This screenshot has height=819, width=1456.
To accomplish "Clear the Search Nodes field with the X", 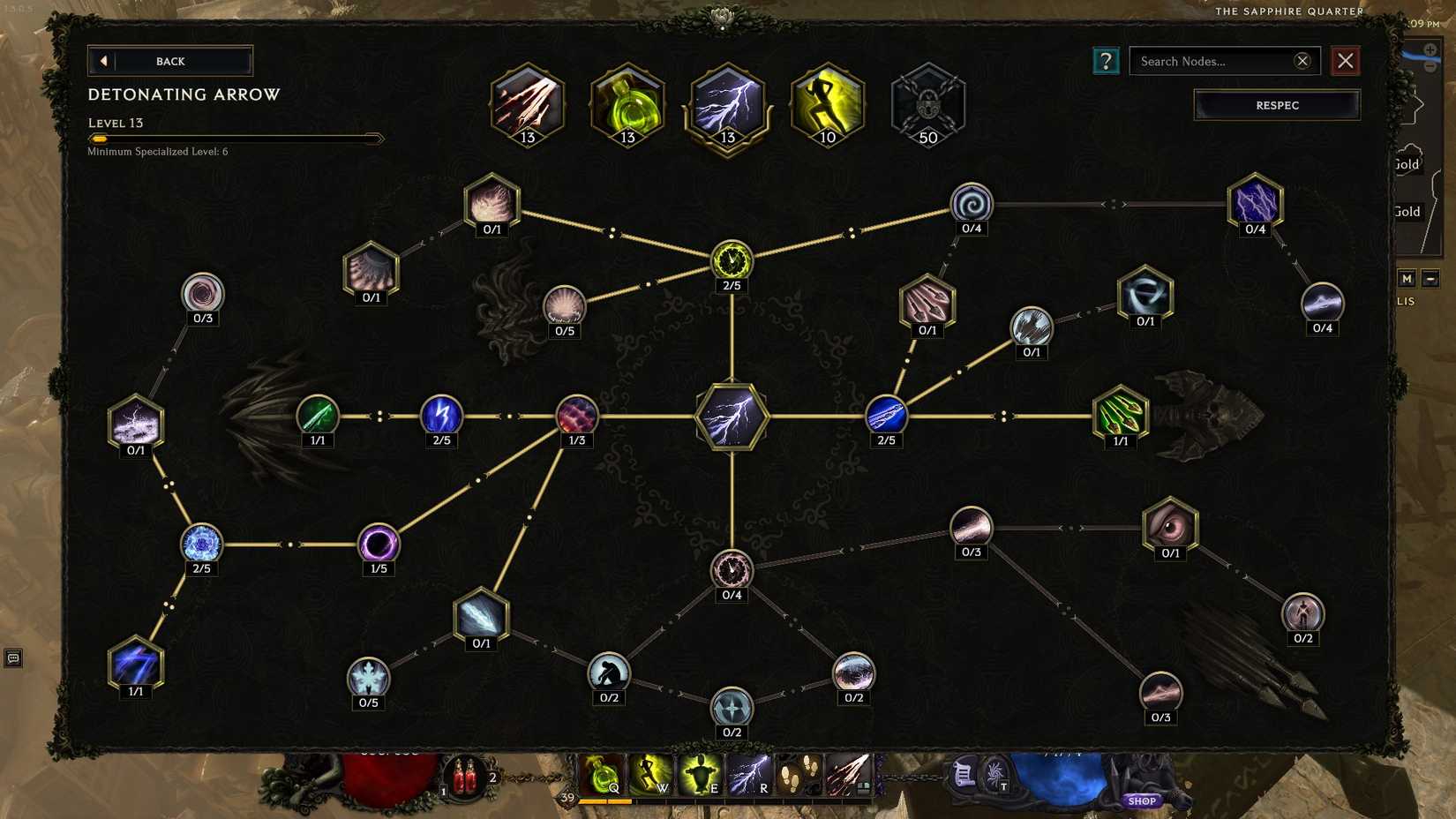I will pyautogui.click(x=1302, y=61).
